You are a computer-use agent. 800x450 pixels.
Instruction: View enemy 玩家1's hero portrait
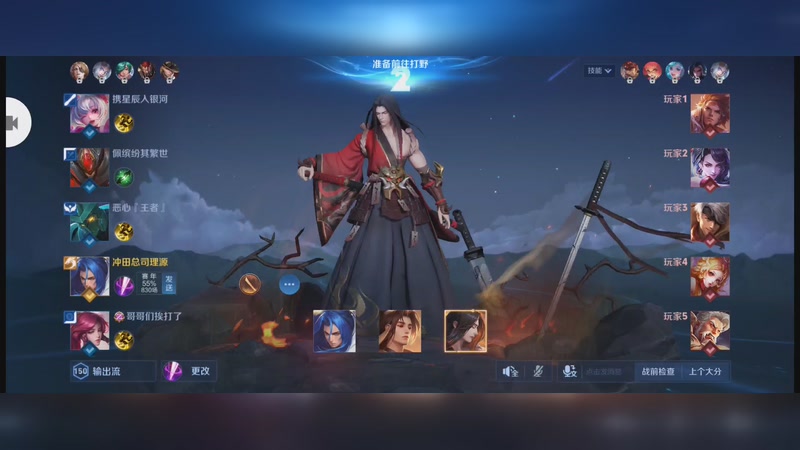709,114
